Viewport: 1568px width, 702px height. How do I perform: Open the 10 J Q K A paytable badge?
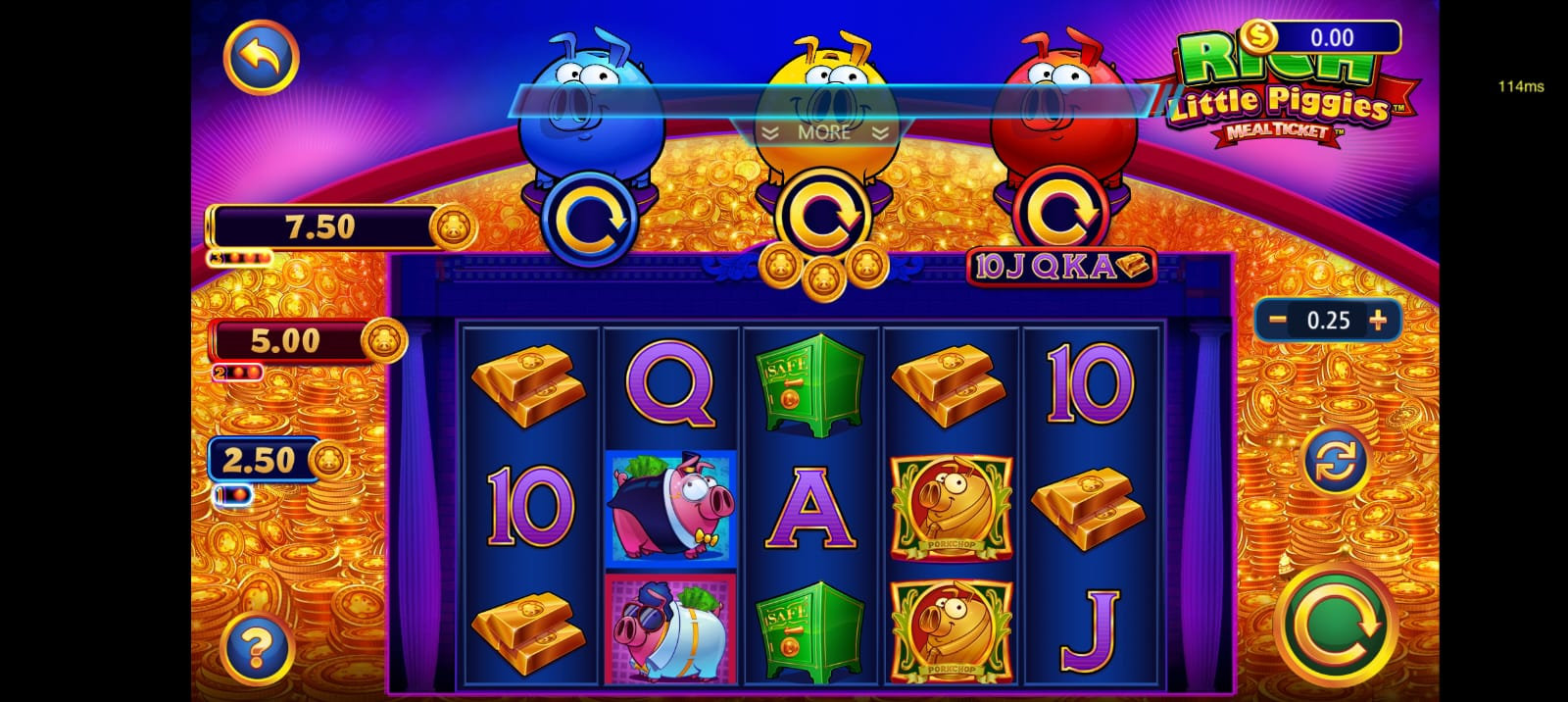point(1060,268)
